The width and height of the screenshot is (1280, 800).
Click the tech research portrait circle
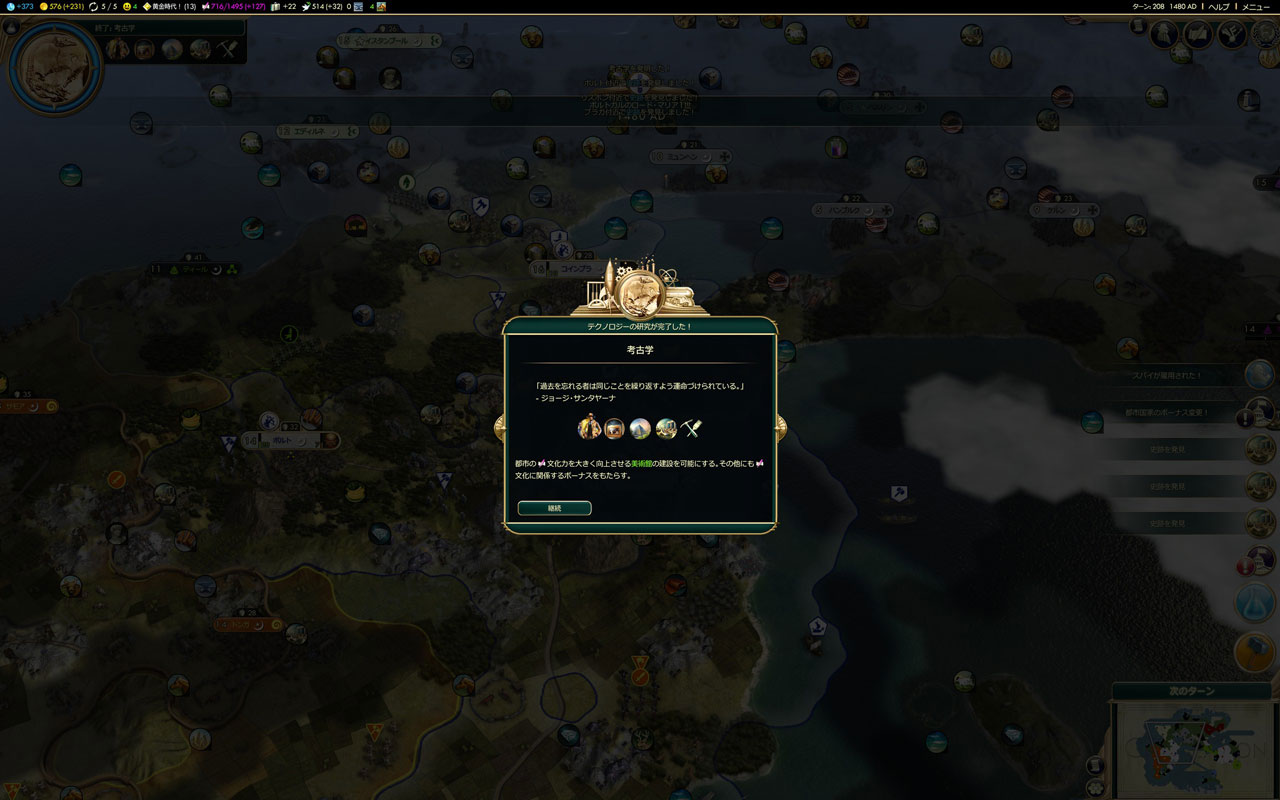pyautogui.click(x=55, y=68)
